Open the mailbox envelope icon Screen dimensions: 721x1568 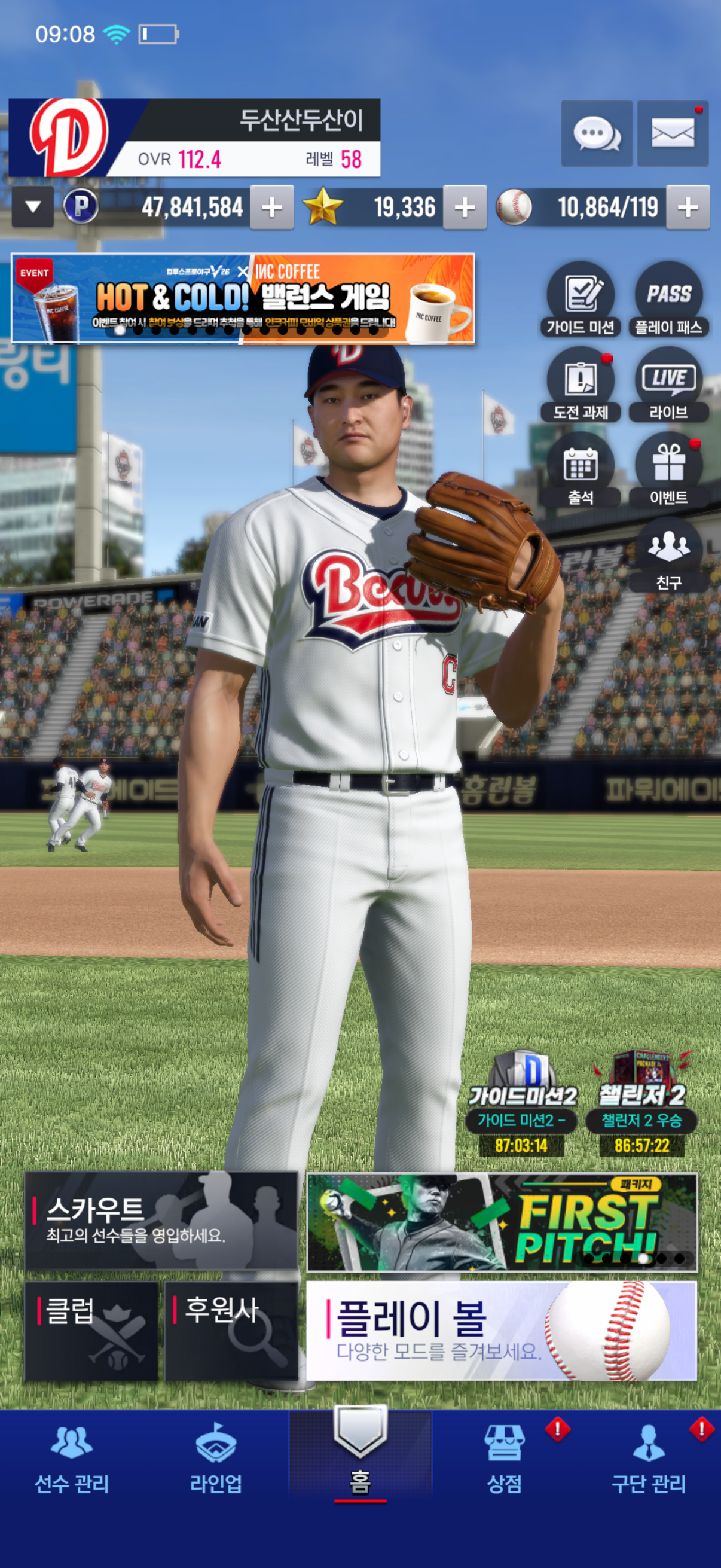[x=673, y=133]
